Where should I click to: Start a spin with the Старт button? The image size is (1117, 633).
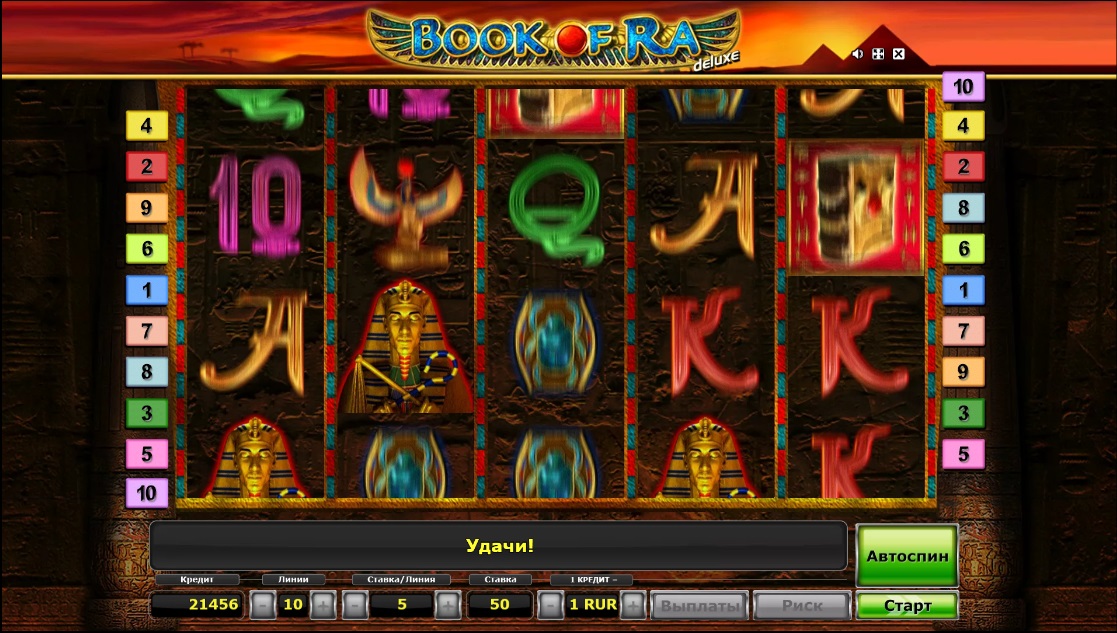click(907, 606)
